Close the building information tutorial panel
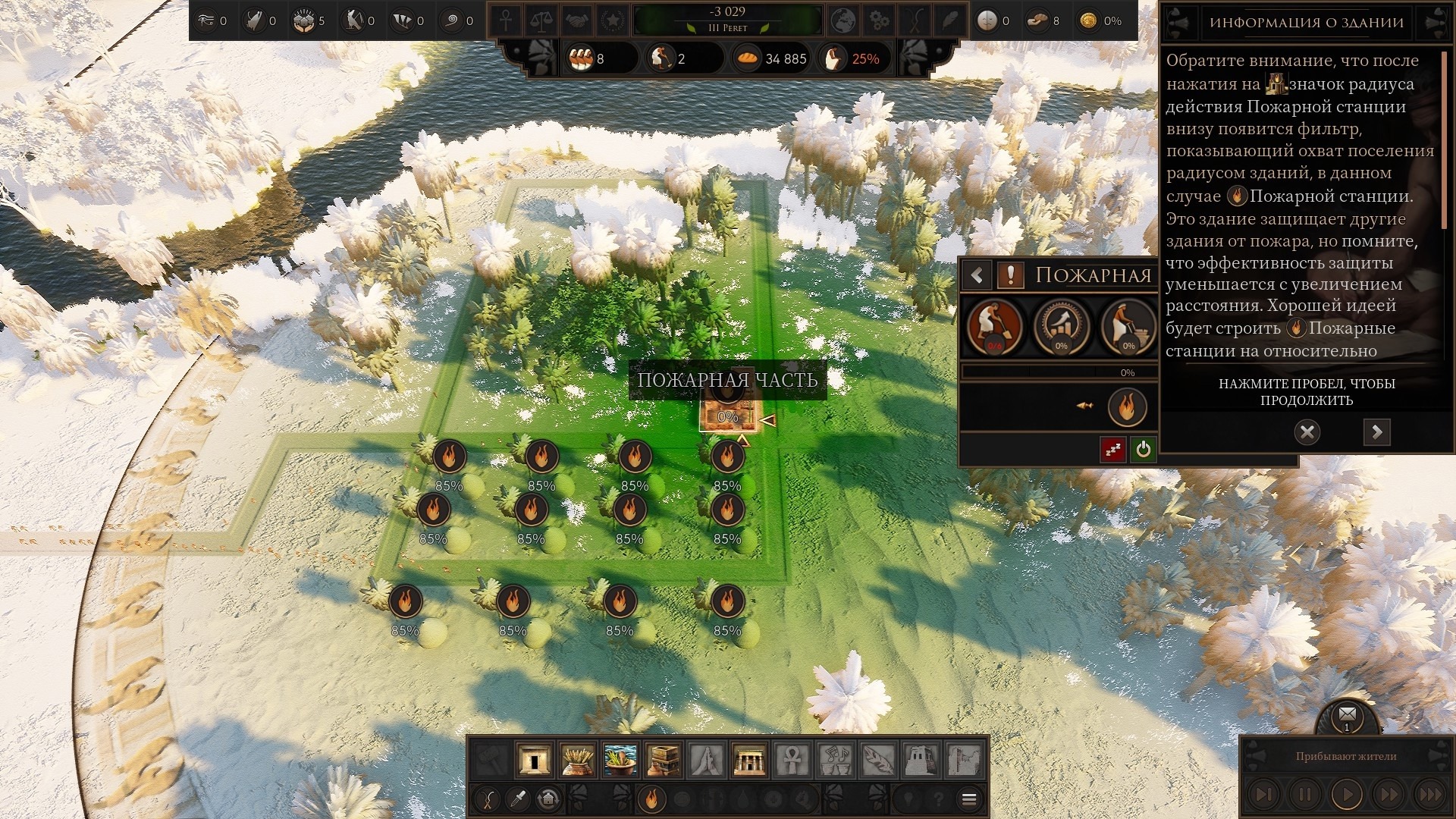 pyautogui.click(x=1307, y=432)
